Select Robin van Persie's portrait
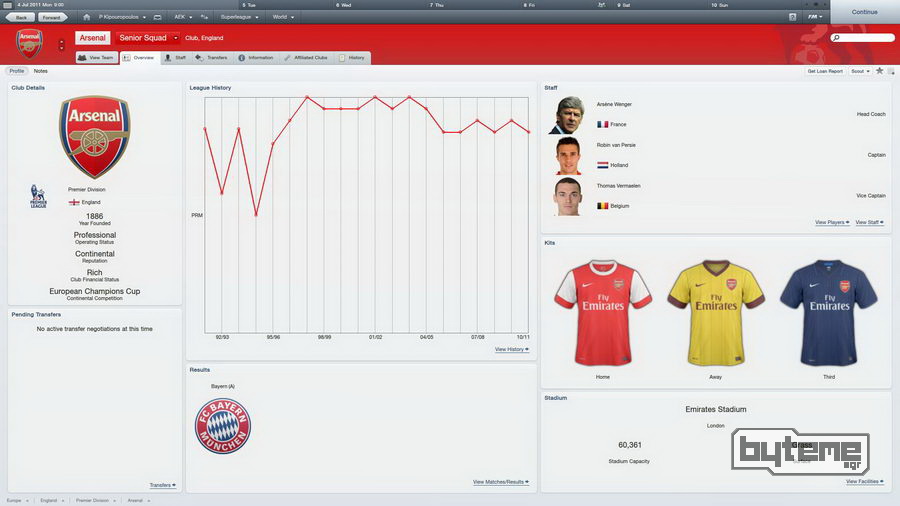This screenshot has width=900, height=506. [x=568, y=155]
